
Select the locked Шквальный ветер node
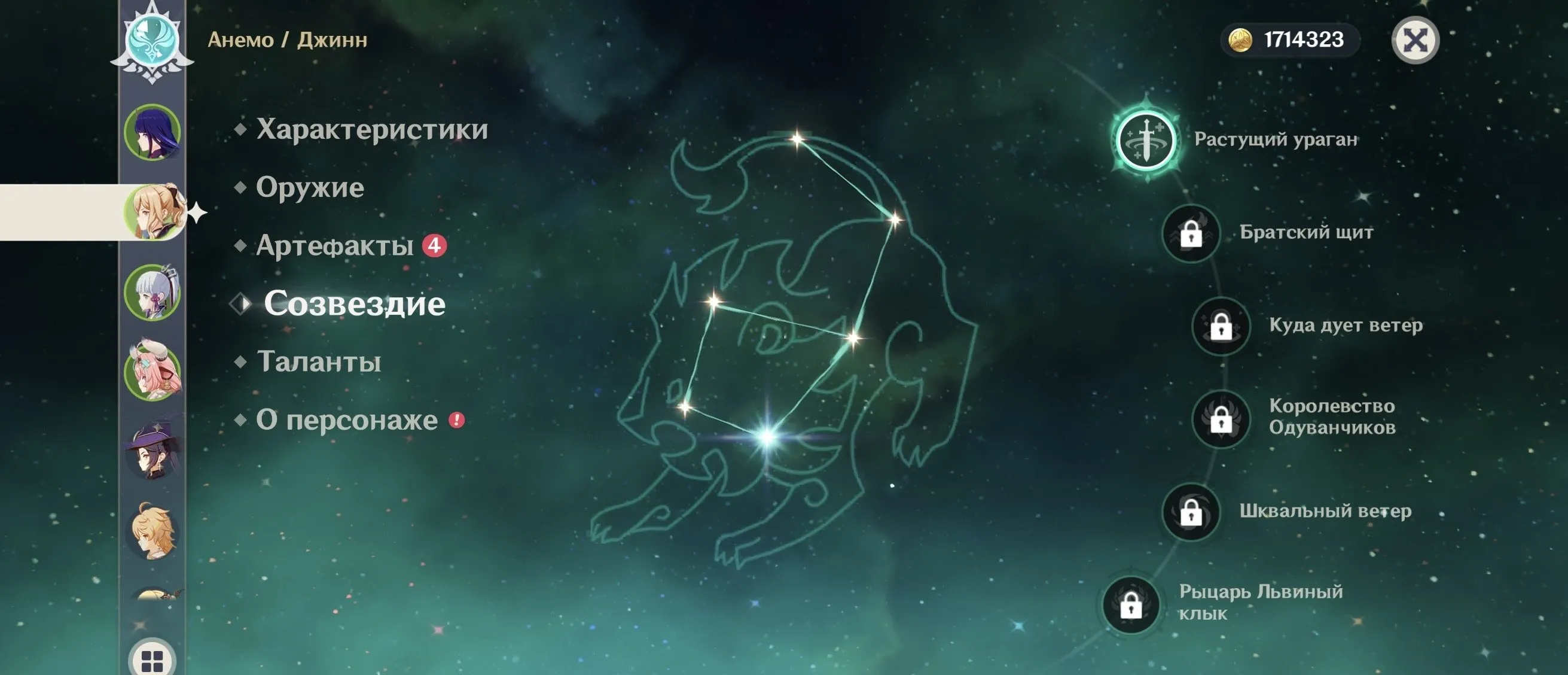[x=1191, y=512]
